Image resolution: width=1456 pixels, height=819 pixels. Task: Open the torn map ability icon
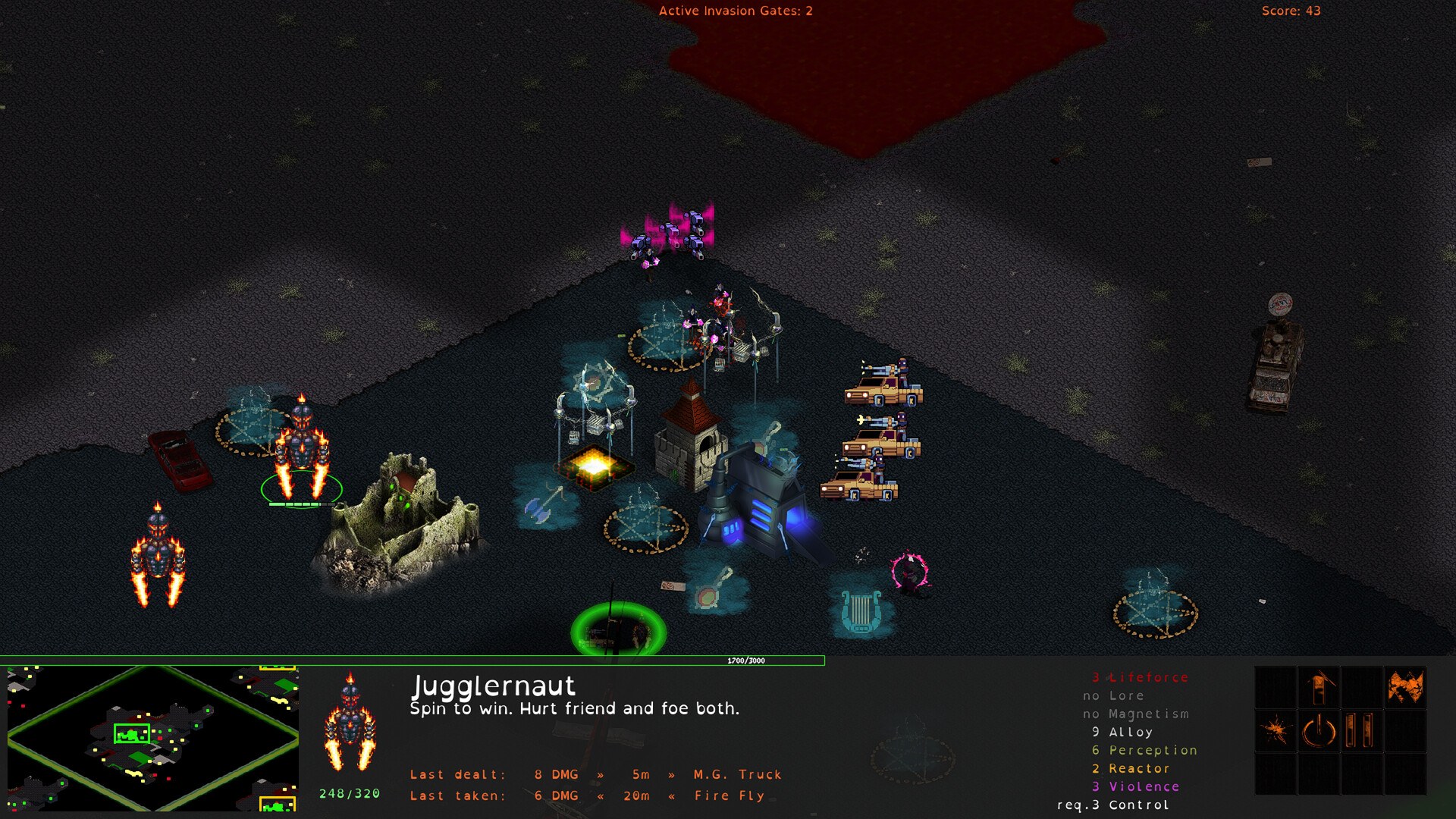point(1407,686)
